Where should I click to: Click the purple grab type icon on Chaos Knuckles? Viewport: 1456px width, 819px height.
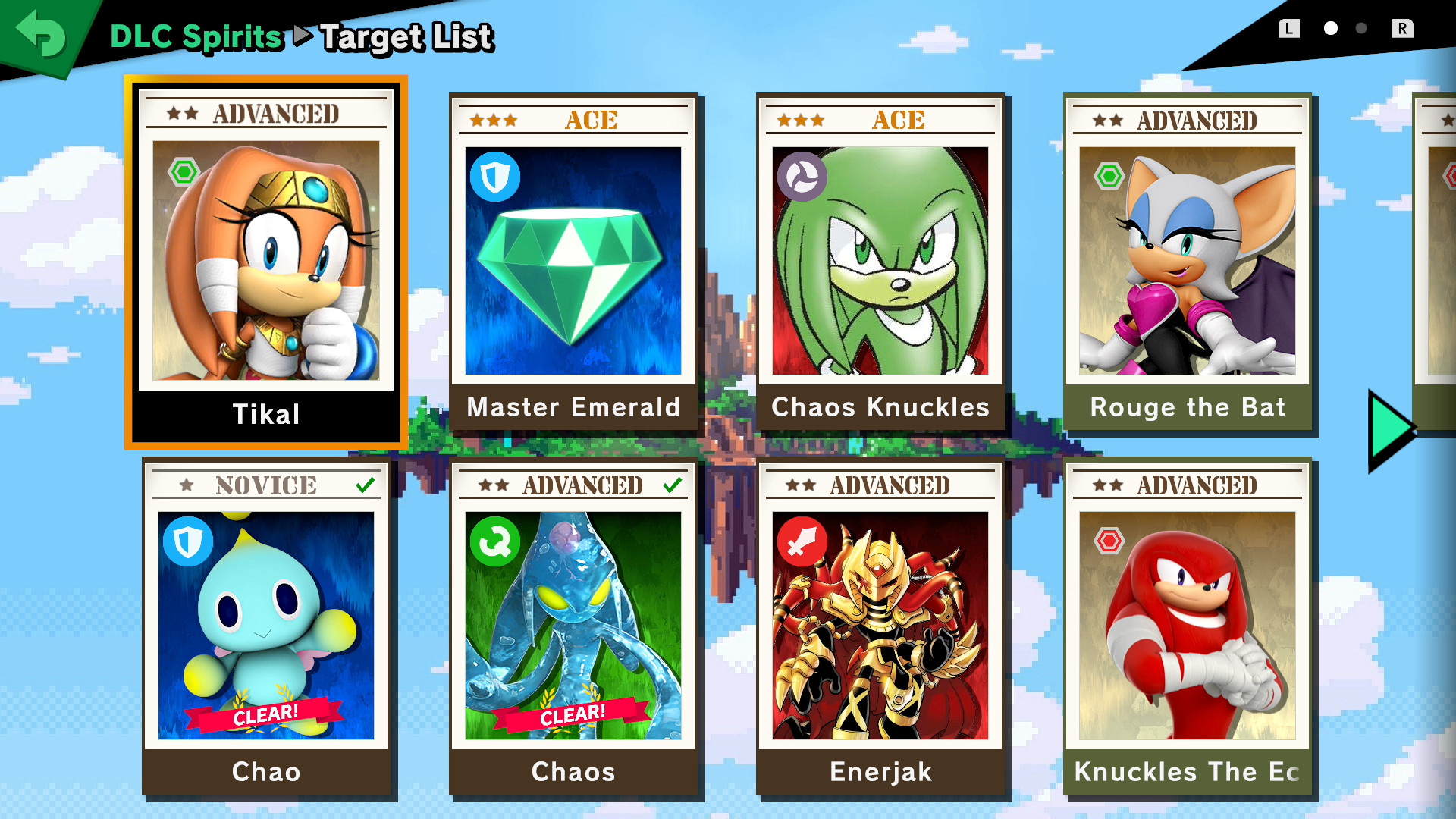coord(801,176)
